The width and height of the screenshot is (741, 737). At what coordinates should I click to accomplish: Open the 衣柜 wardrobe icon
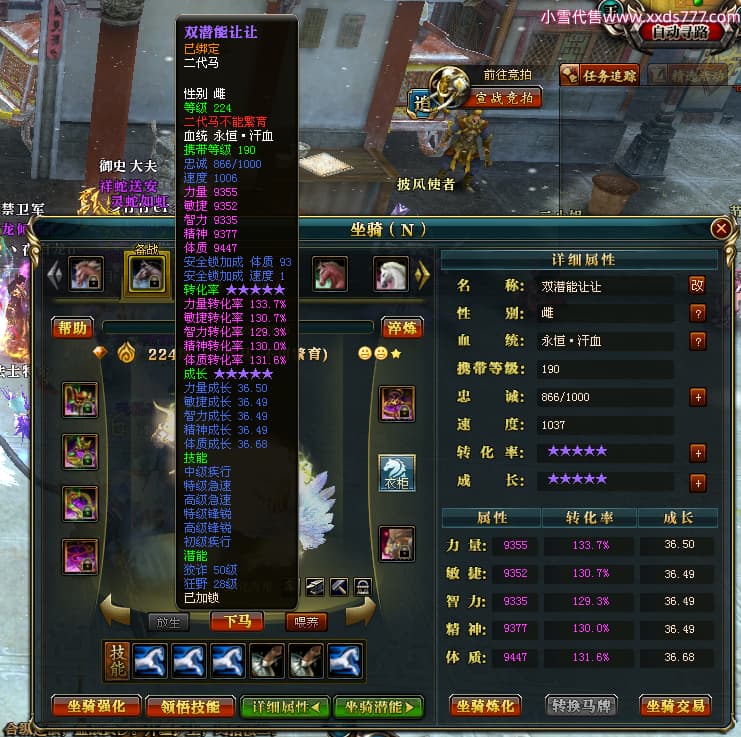coord(397,473)
